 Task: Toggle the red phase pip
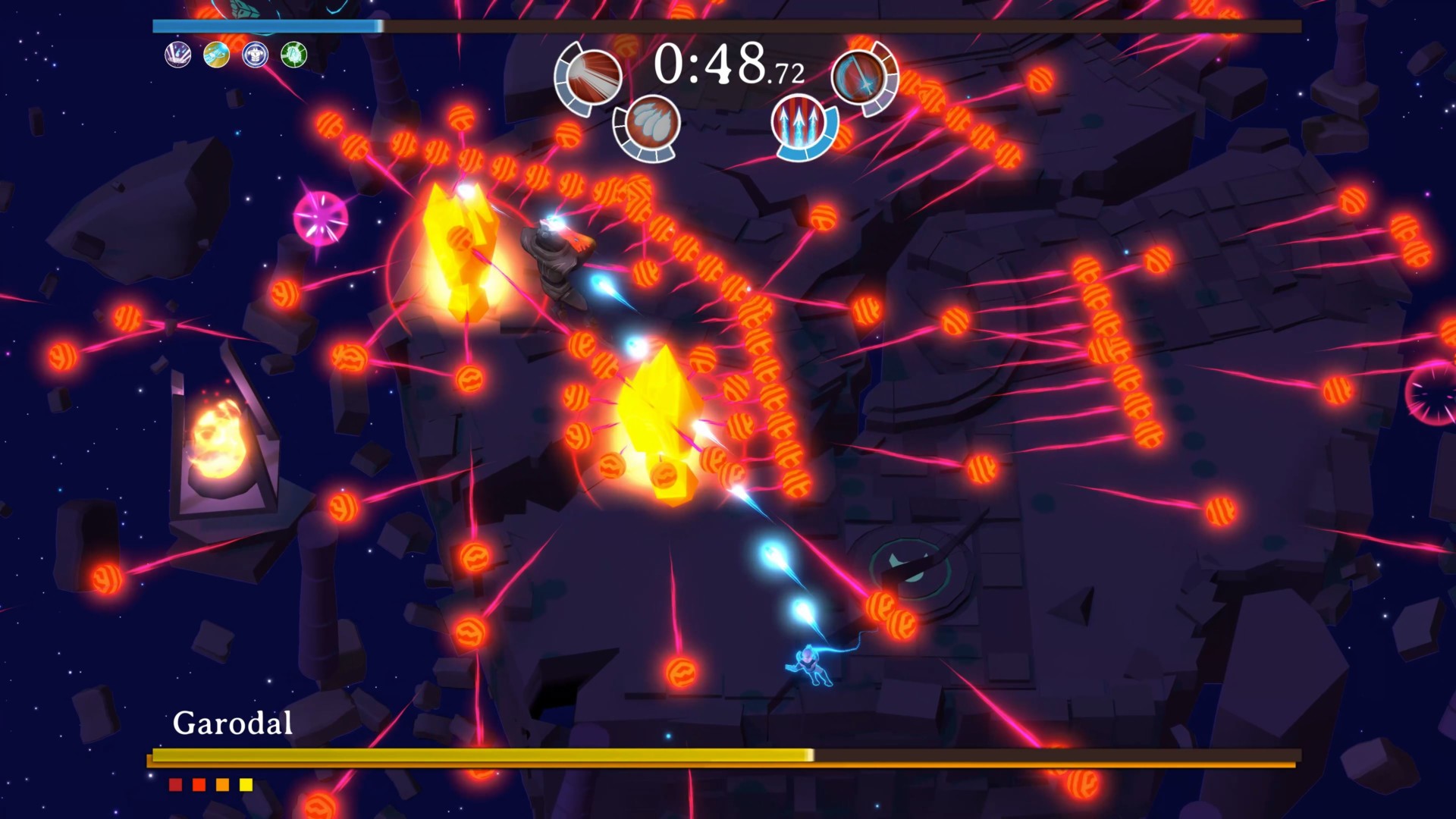click(174, 786)
